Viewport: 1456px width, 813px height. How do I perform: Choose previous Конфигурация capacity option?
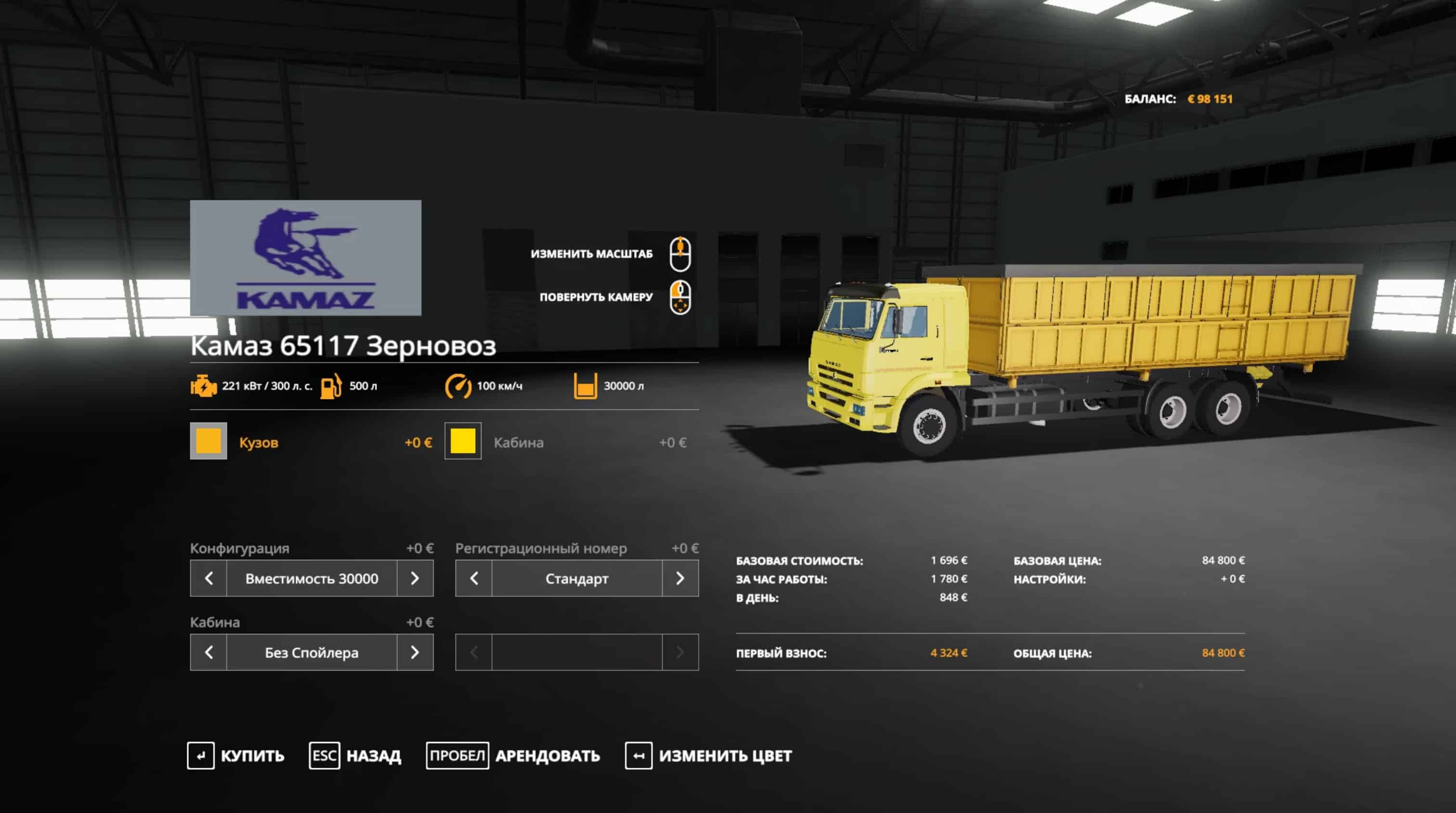[x=208, y=578]
